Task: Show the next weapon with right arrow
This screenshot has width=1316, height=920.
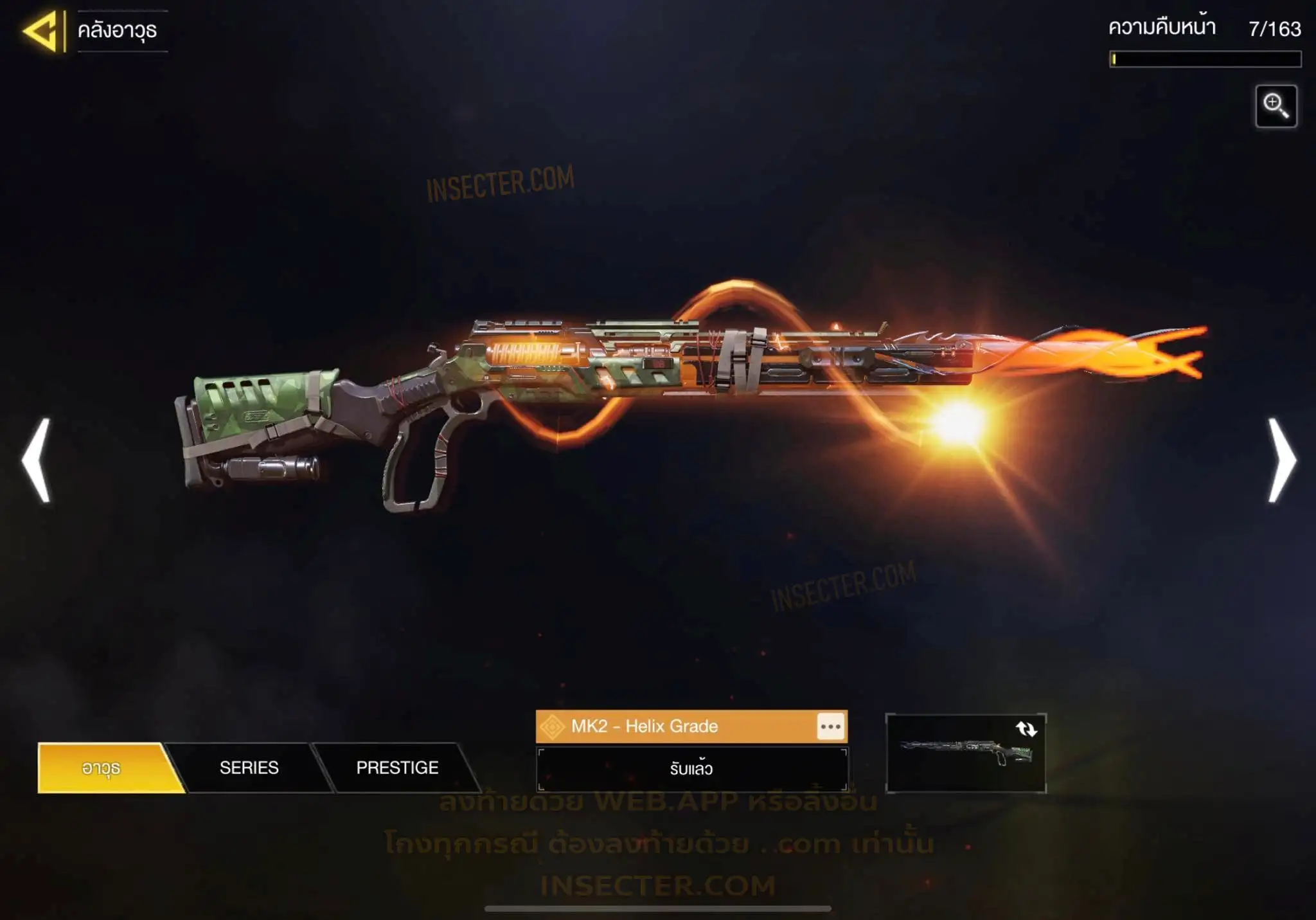Action: 1281,460
